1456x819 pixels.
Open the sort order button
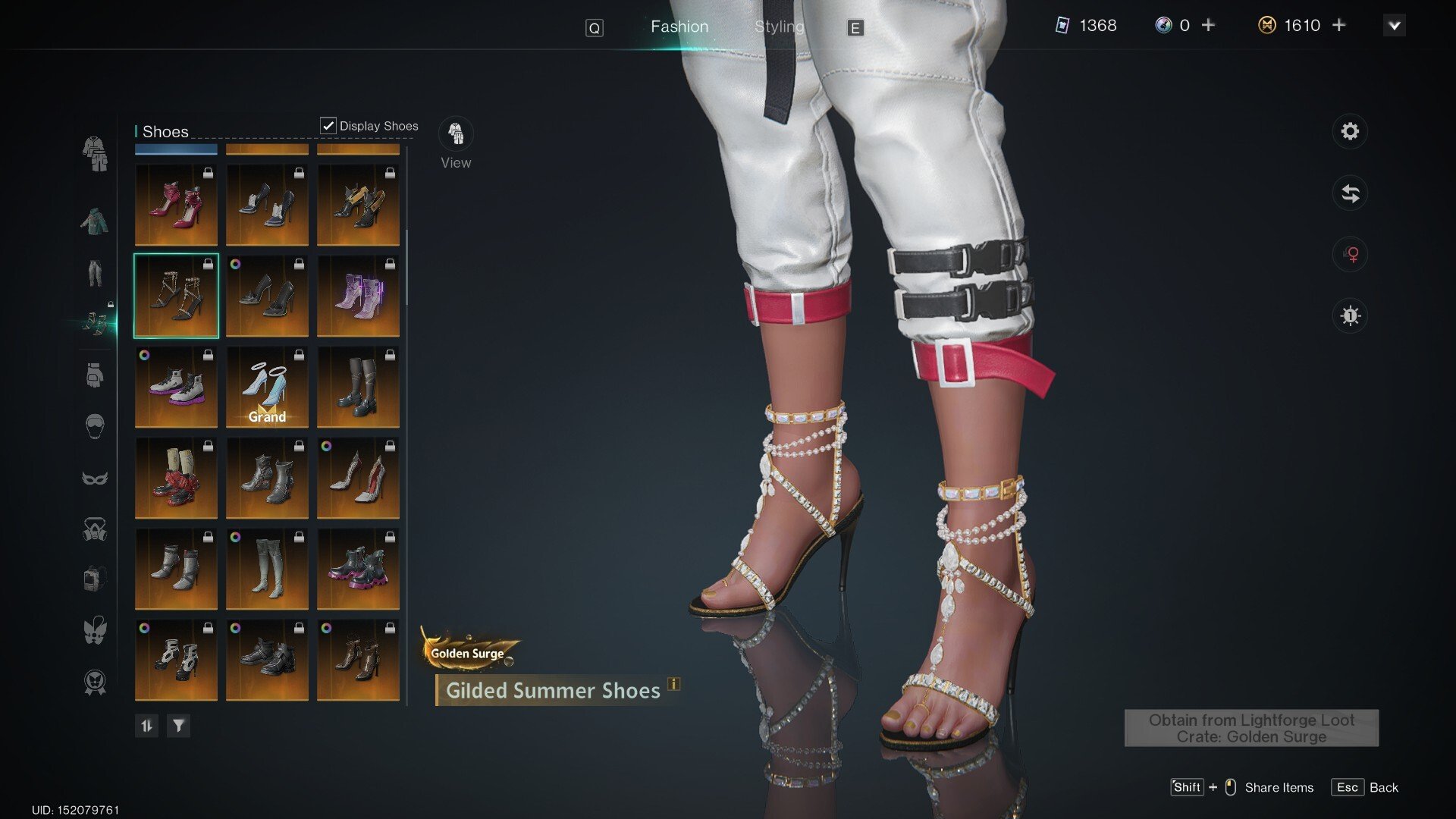click(146, 726)
